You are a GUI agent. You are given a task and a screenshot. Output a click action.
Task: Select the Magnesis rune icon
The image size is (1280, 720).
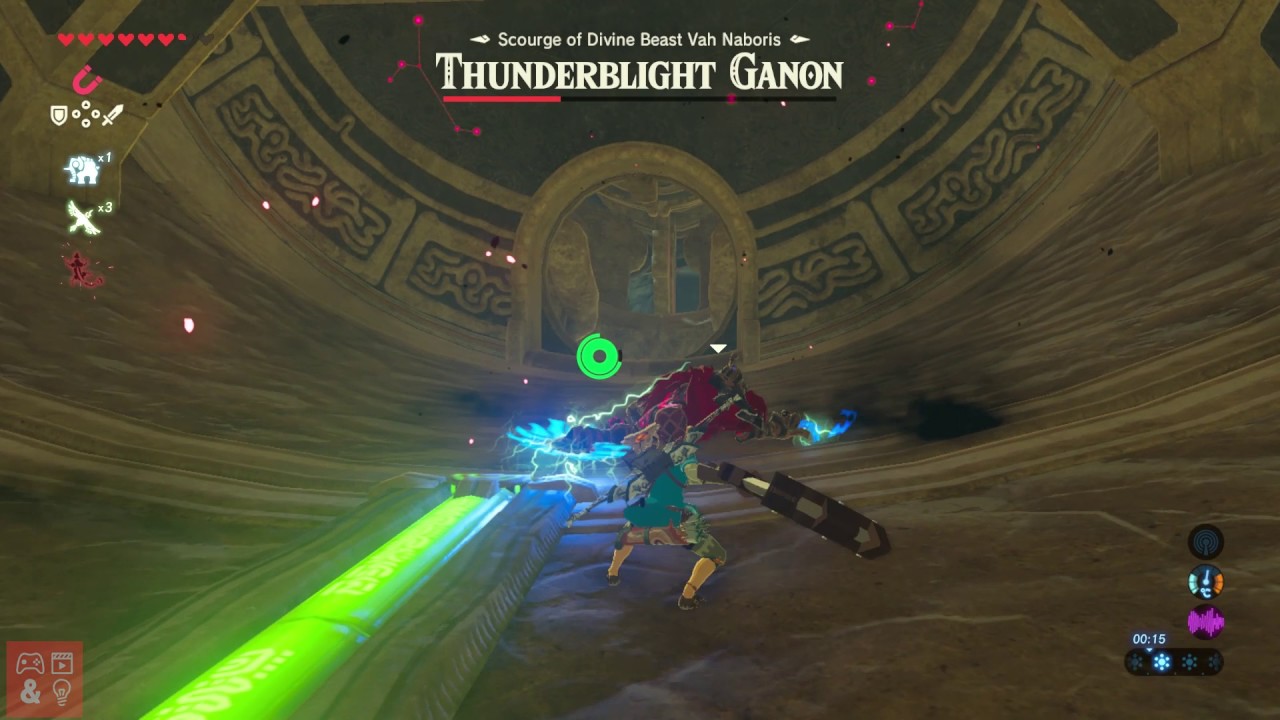84,80
